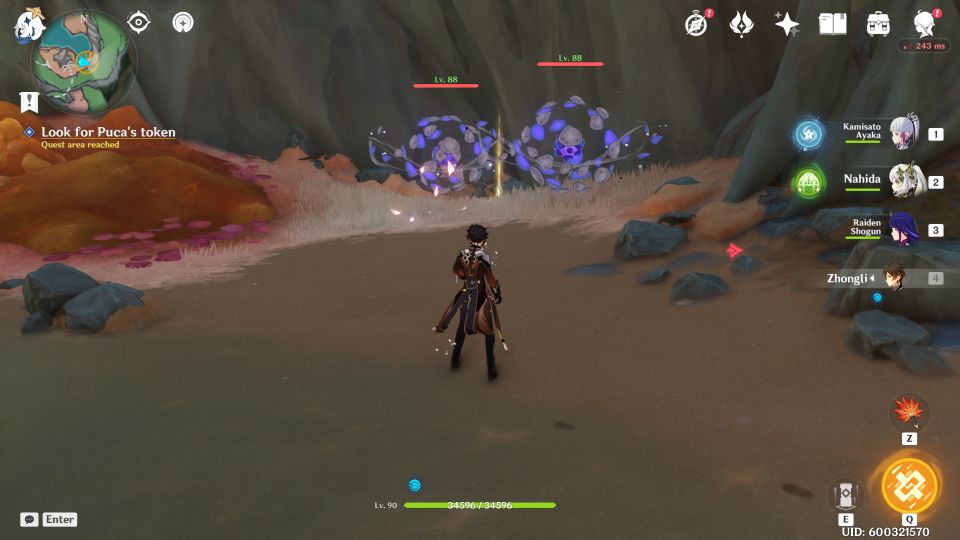Activate Zhongli's Elemental Burst
The width and height of the screenshot is (960, 540).
910,487
